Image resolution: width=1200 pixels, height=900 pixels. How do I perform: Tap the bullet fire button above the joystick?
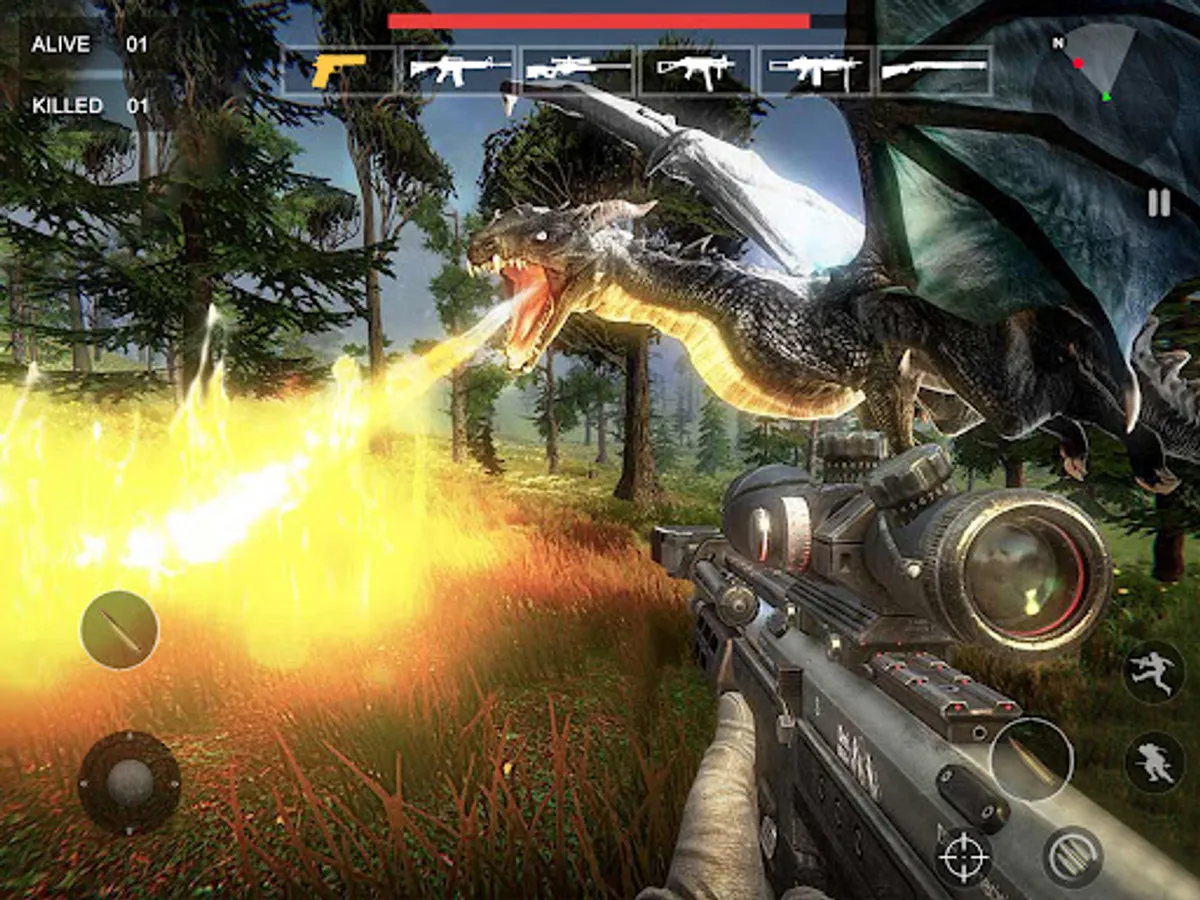(x=119, y=630)
